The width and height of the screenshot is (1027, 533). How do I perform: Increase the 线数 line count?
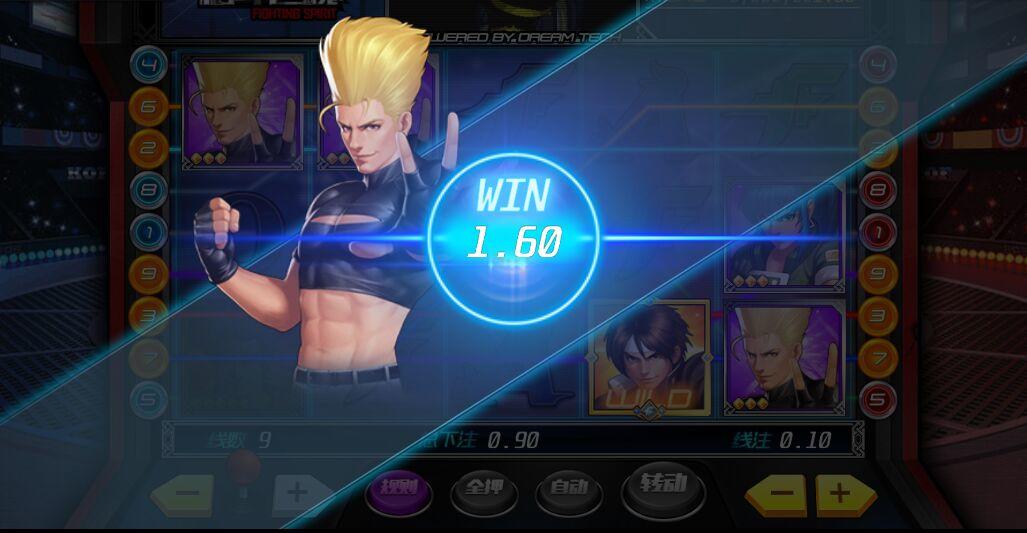coord(298,492)
